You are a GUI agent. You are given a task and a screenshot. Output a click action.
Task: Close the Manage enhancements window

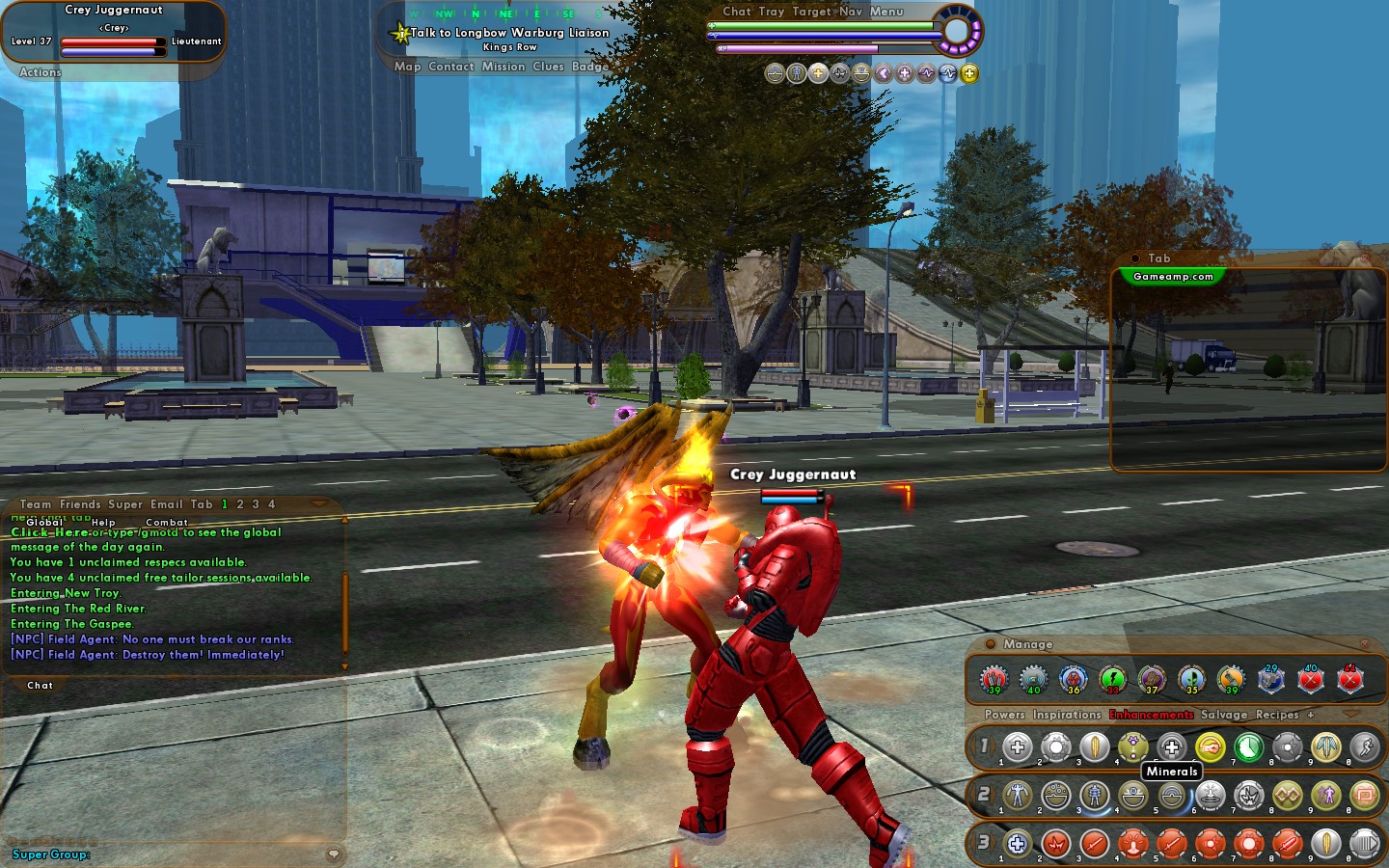point(1364,643)
